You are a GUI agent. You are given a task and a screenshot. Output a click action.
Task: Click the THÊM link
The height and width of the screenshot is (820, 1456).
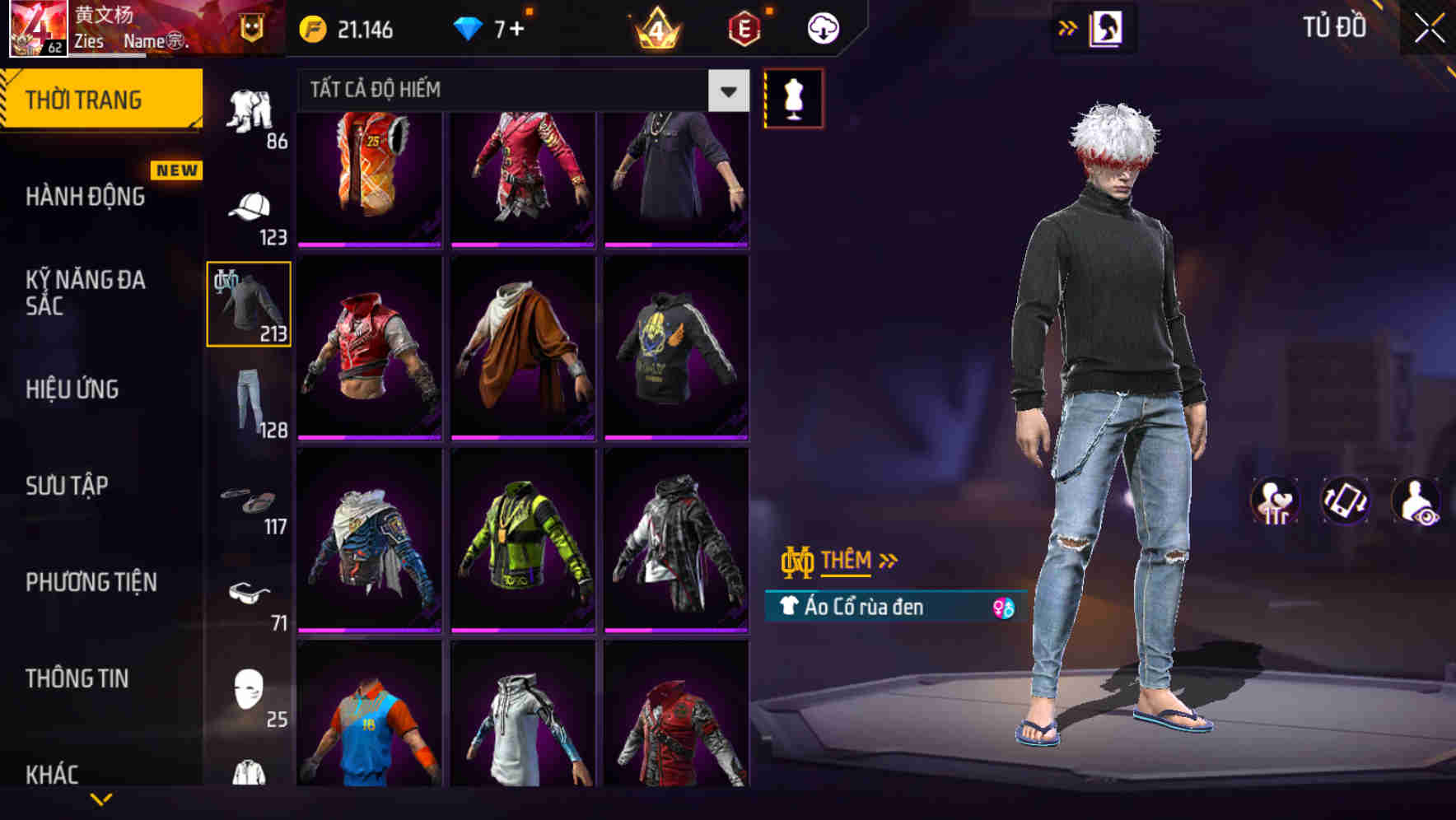point(848,561)
